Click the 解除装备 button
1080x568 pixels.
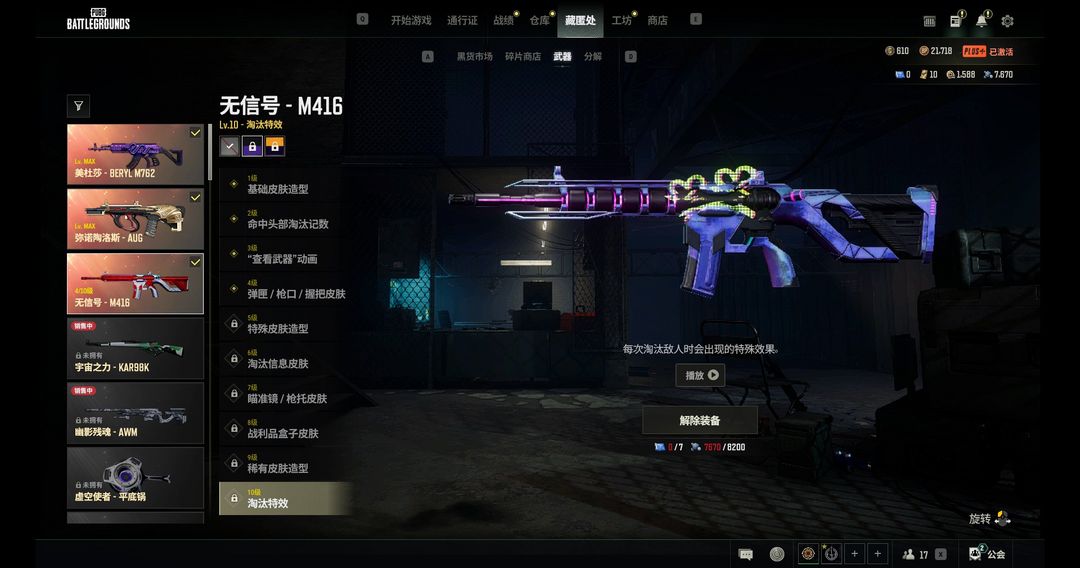click(x=700, y=420)
